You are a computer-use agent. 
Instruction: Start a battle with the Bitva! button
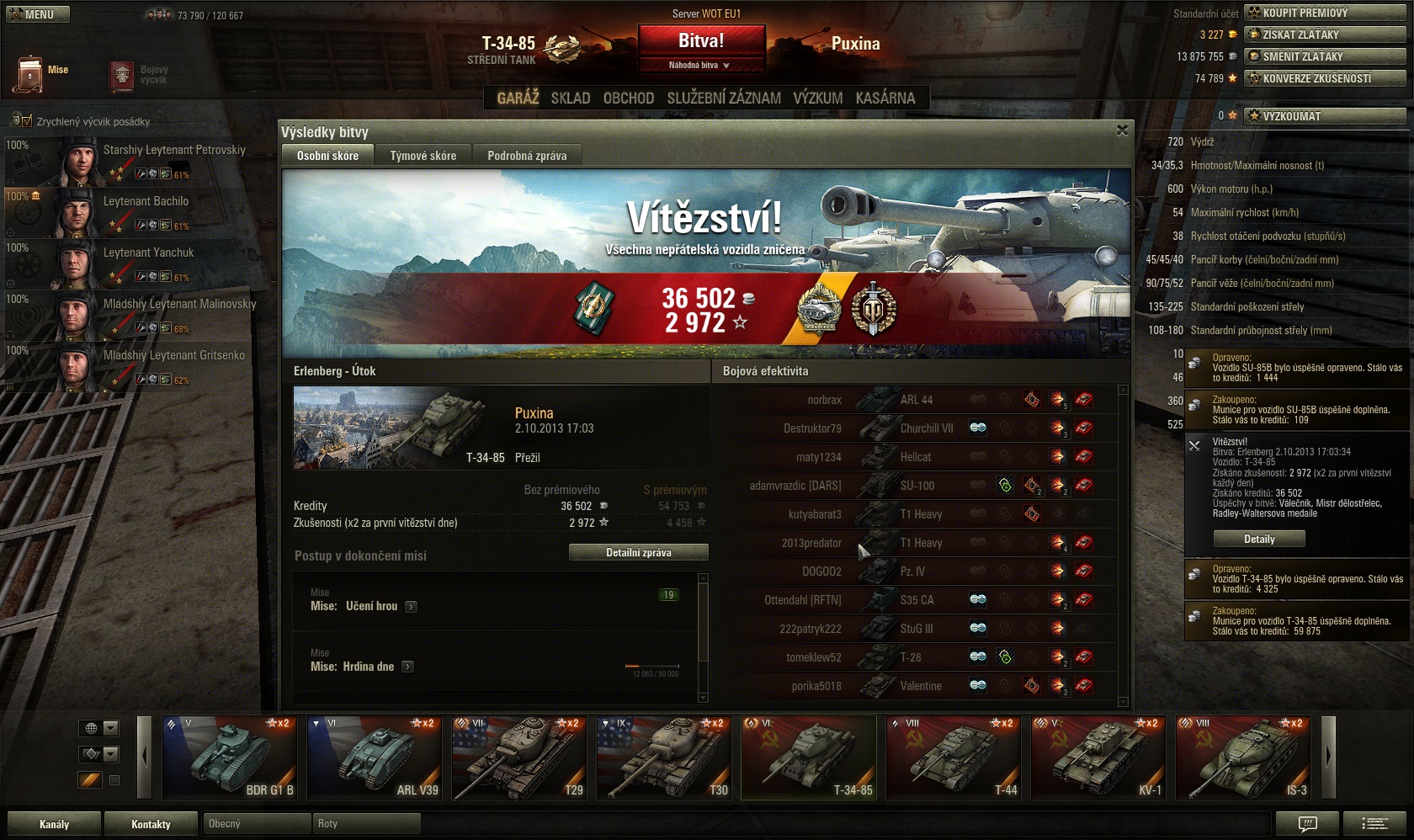coord(701,40)
